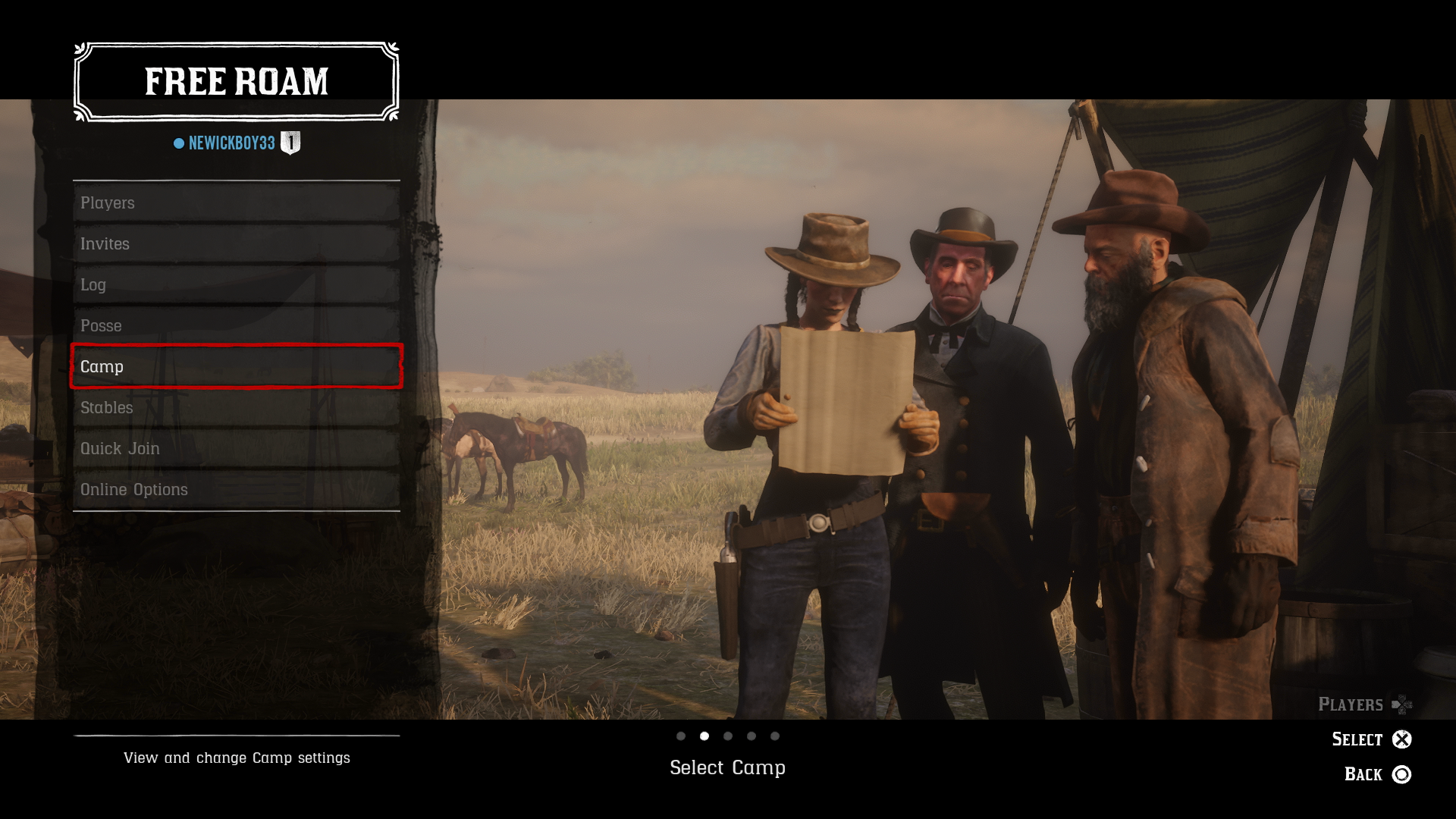This screenshot has width=1456, height=819.
Task: Click the blue online status dot
Action: 177,142
